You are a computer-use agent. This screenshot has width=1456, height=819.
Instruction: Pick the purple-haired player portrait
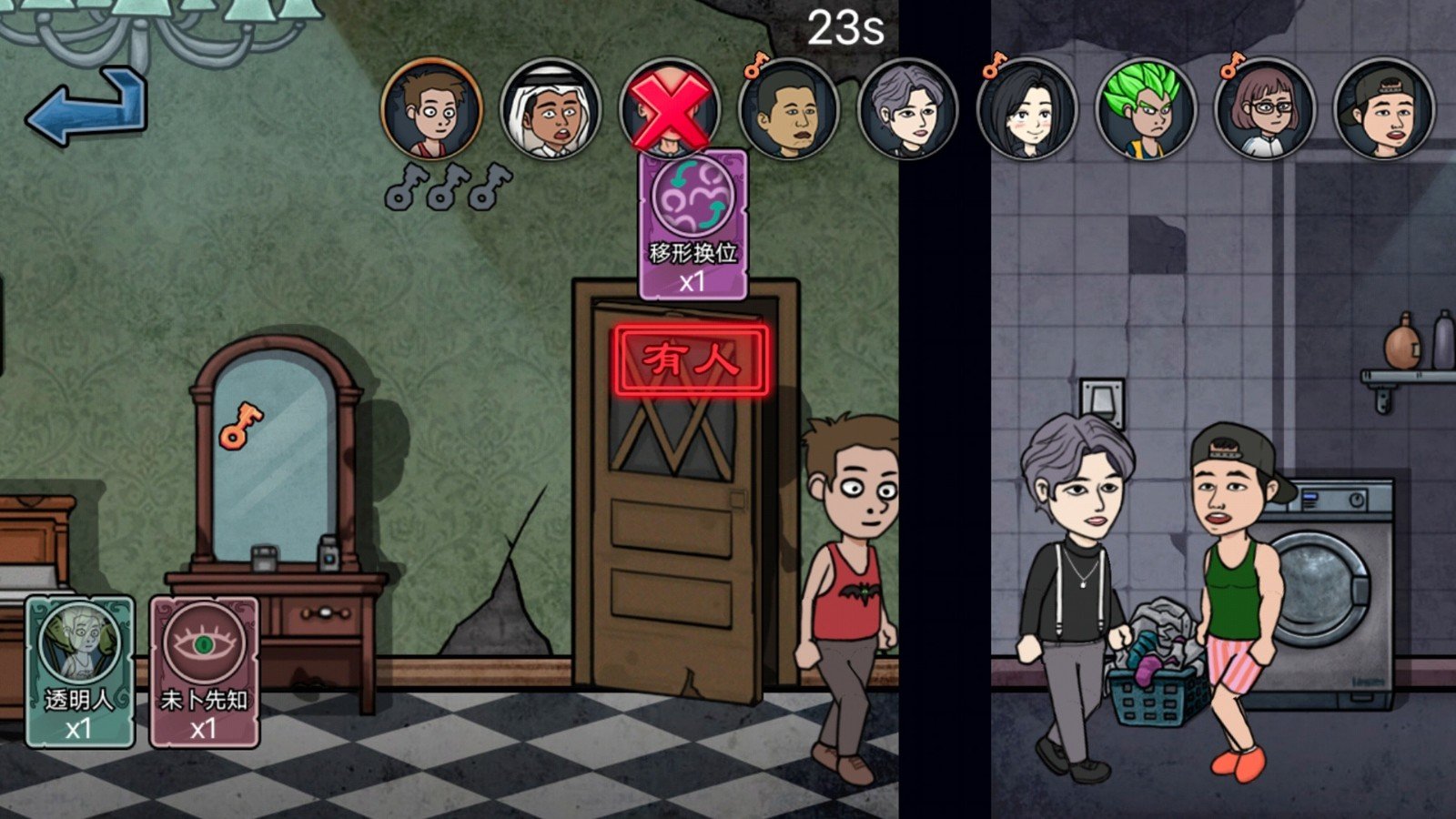point(907,109)
